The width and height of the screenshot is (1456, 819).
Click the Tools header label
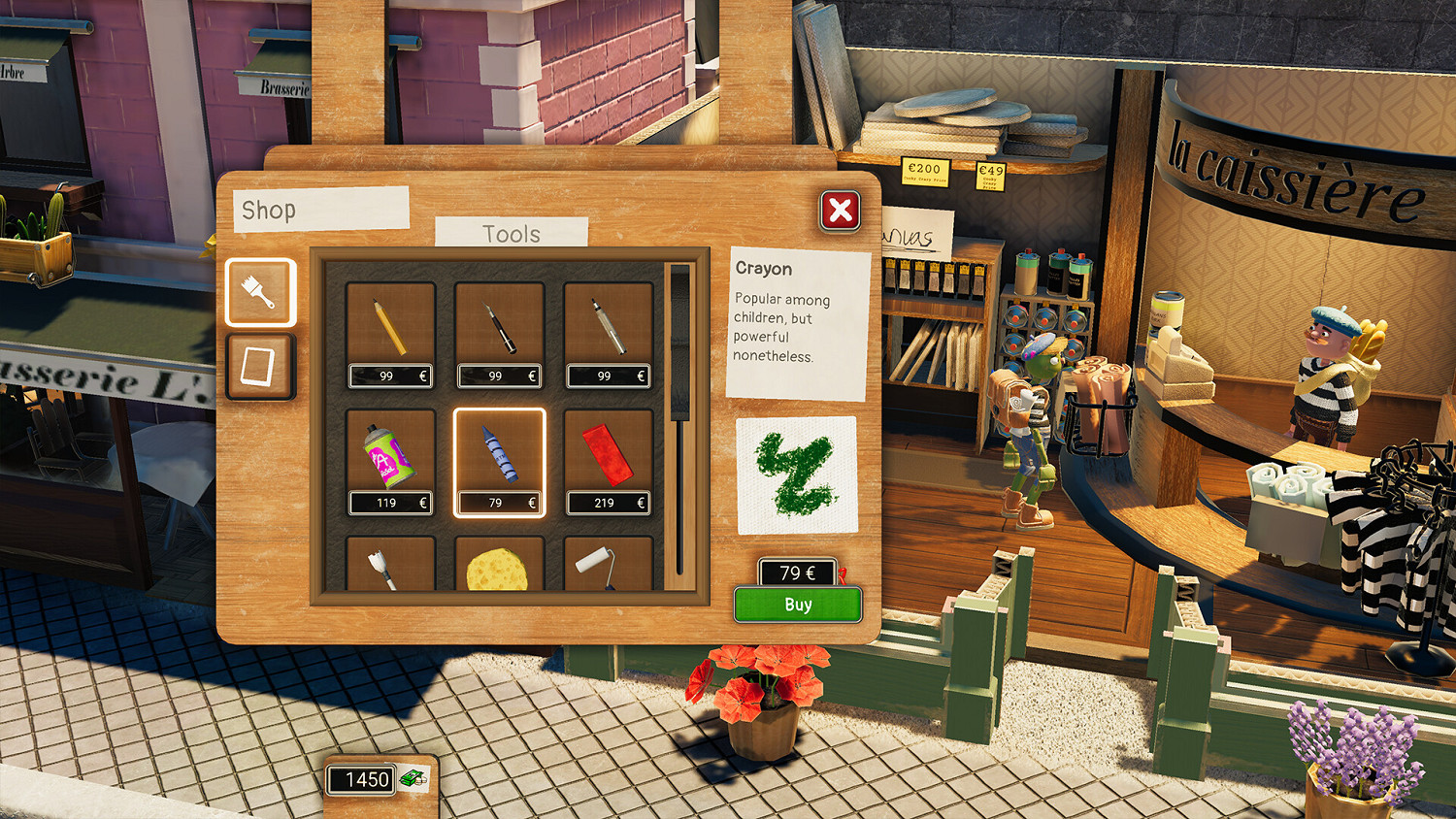click(x=513, y=233)
